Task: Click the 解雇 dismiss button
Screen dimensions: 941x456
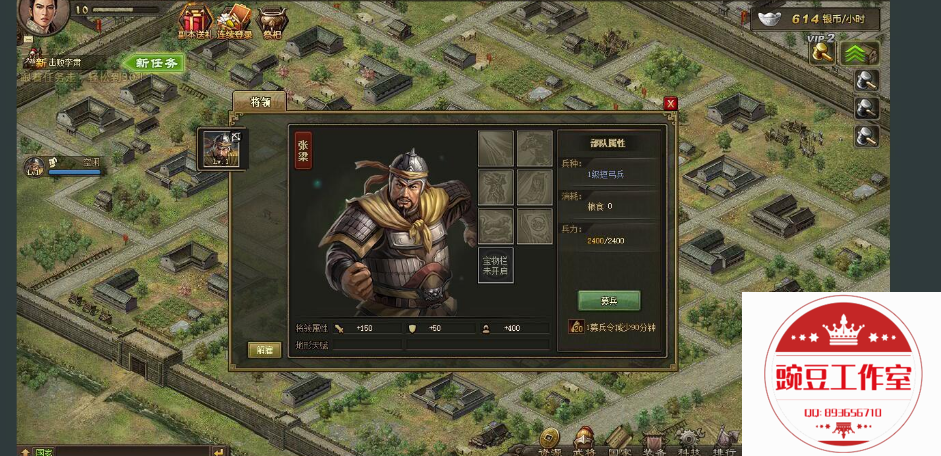Action: coord(264,349)
